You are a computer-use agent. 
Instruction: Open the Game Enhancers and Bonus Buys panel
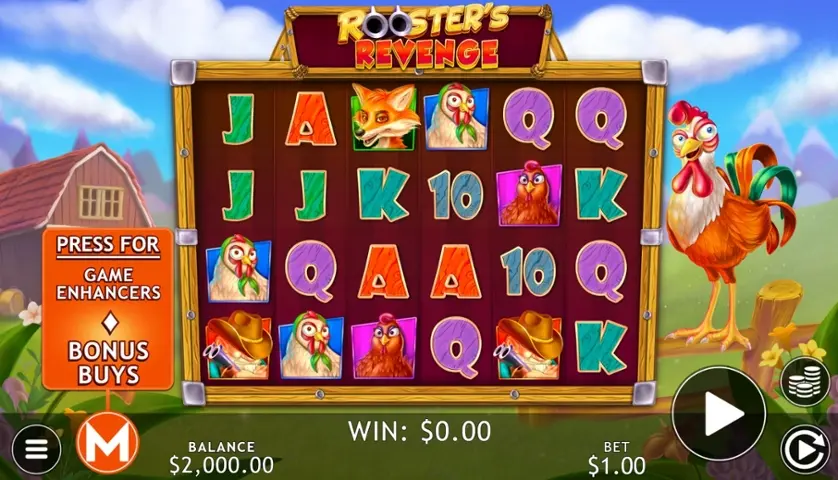(x=108, y=310)
